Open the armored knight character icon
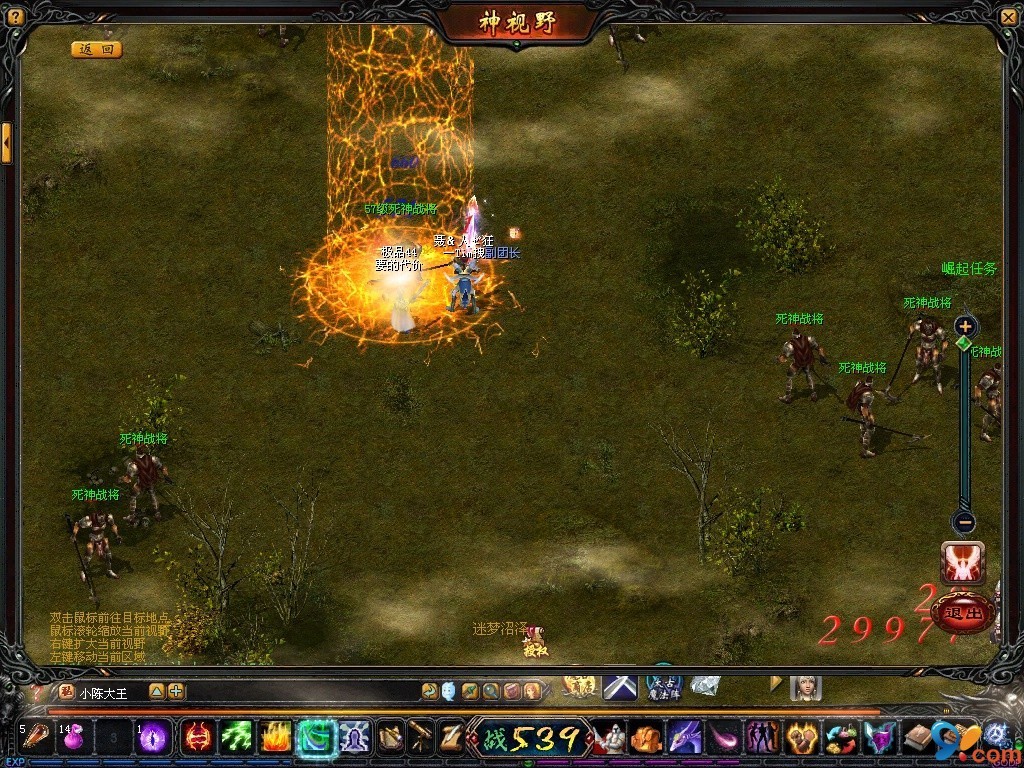The image size is (1024, 768). (609, 738)
